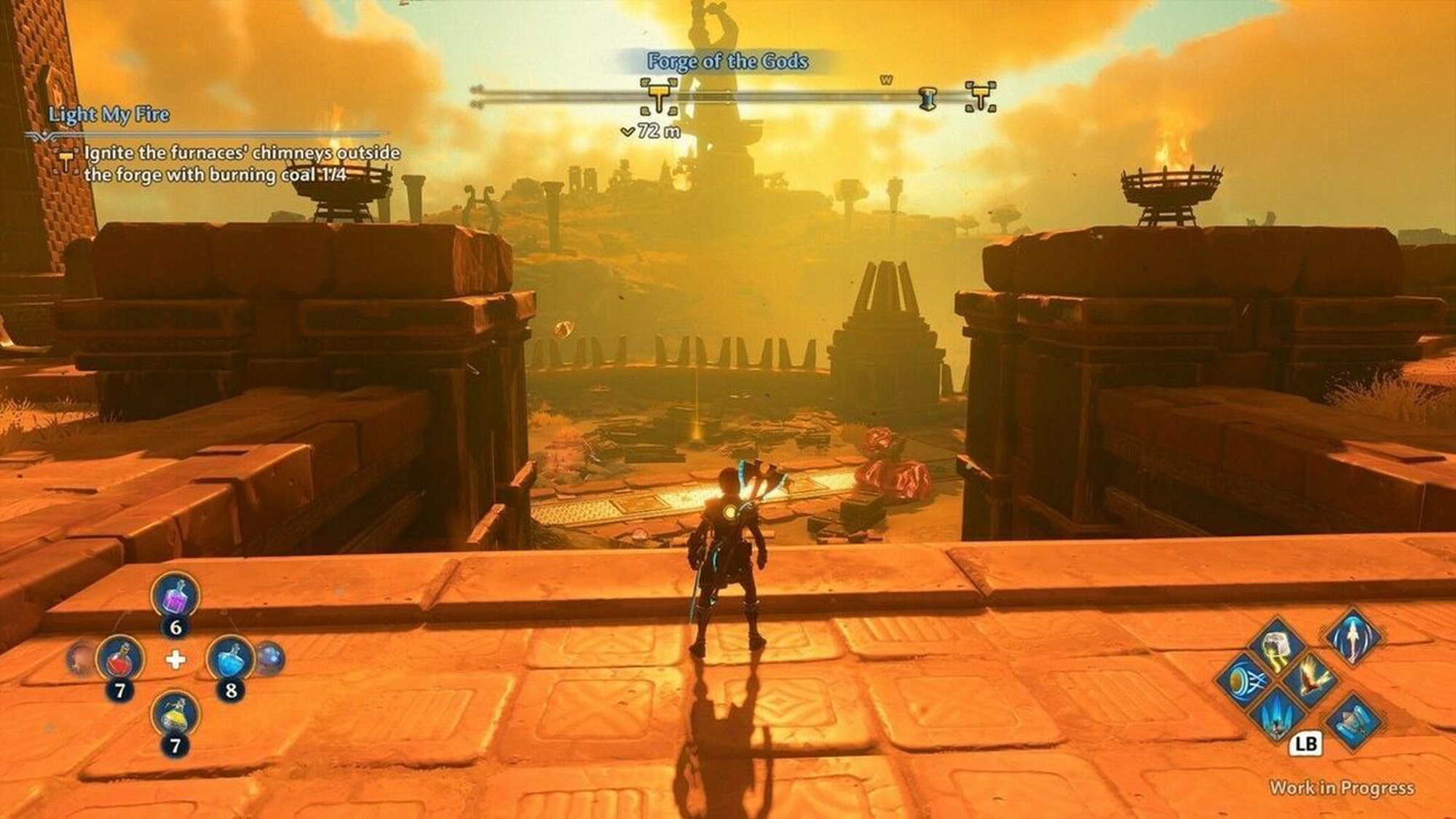Select the blue bracers ability icon

pos(1353,722)
